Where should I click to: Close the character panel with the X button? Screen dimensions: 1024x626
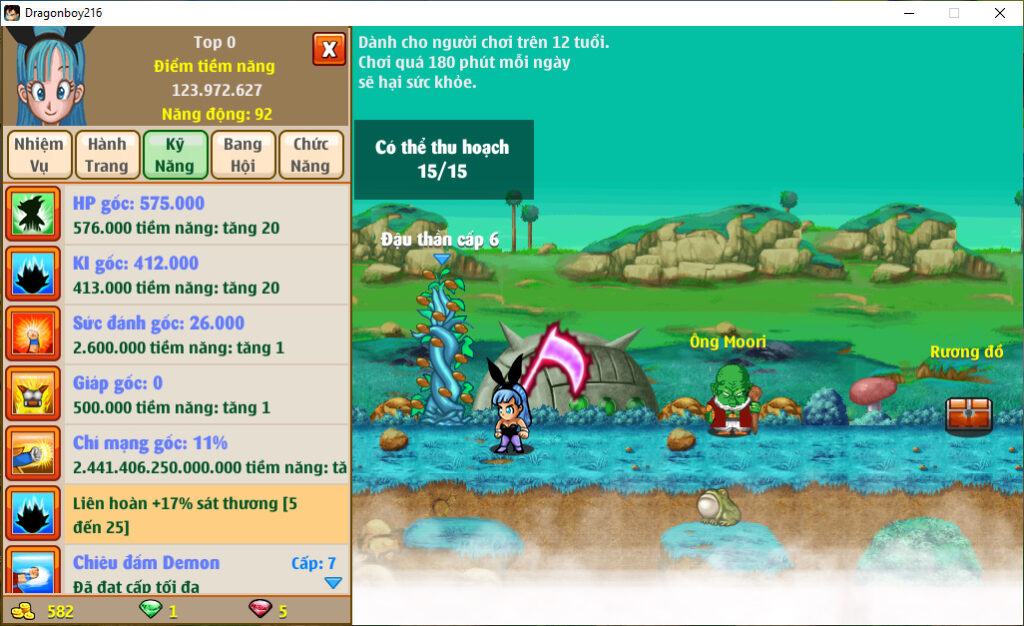tap(329, 49)
